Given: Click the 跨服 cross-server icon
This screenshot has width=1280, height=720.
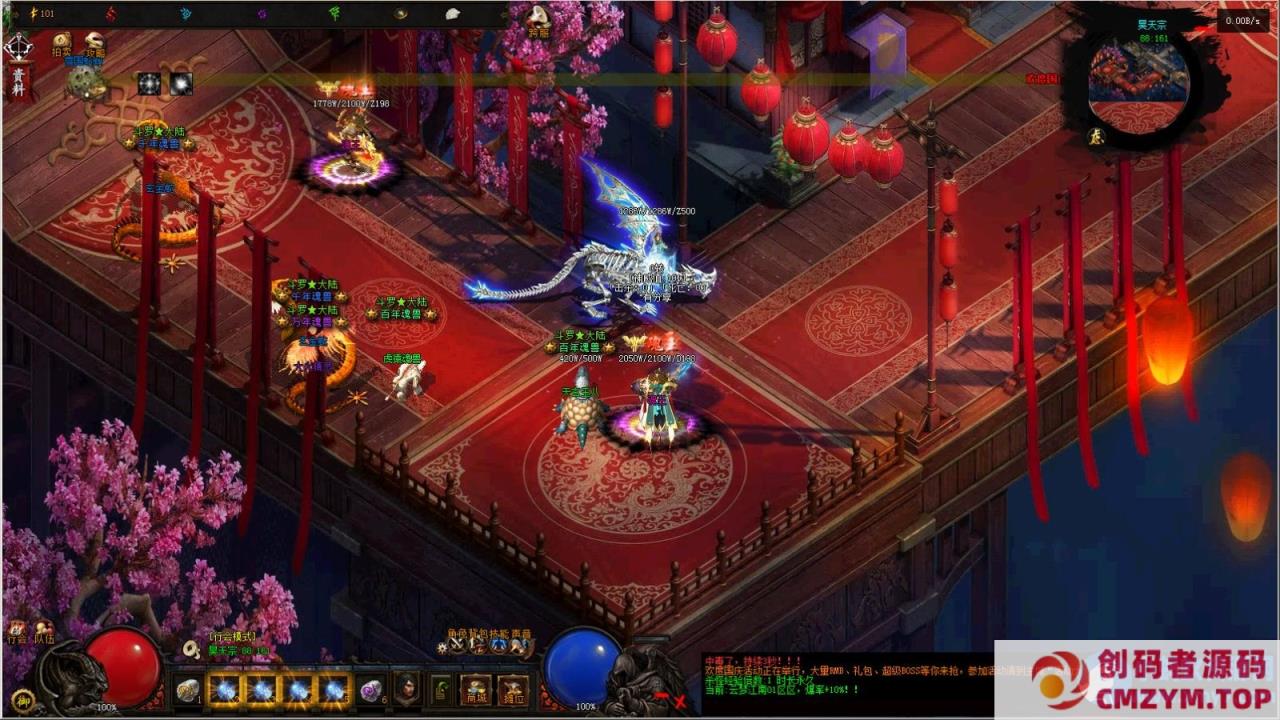Looking at the screenshot, I should point(538,18).
